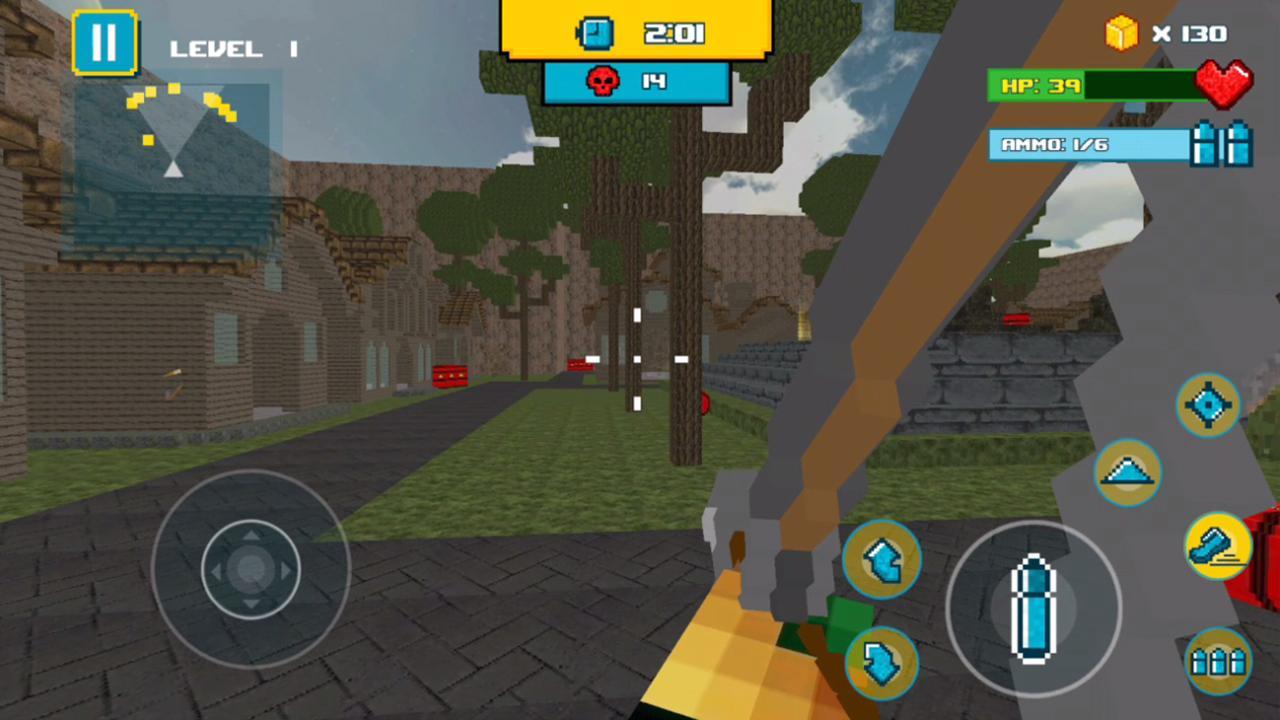Screen dimensions: 1280x720
Task: Tap the skull kill counter showing 14
Action: click(637, 82)
